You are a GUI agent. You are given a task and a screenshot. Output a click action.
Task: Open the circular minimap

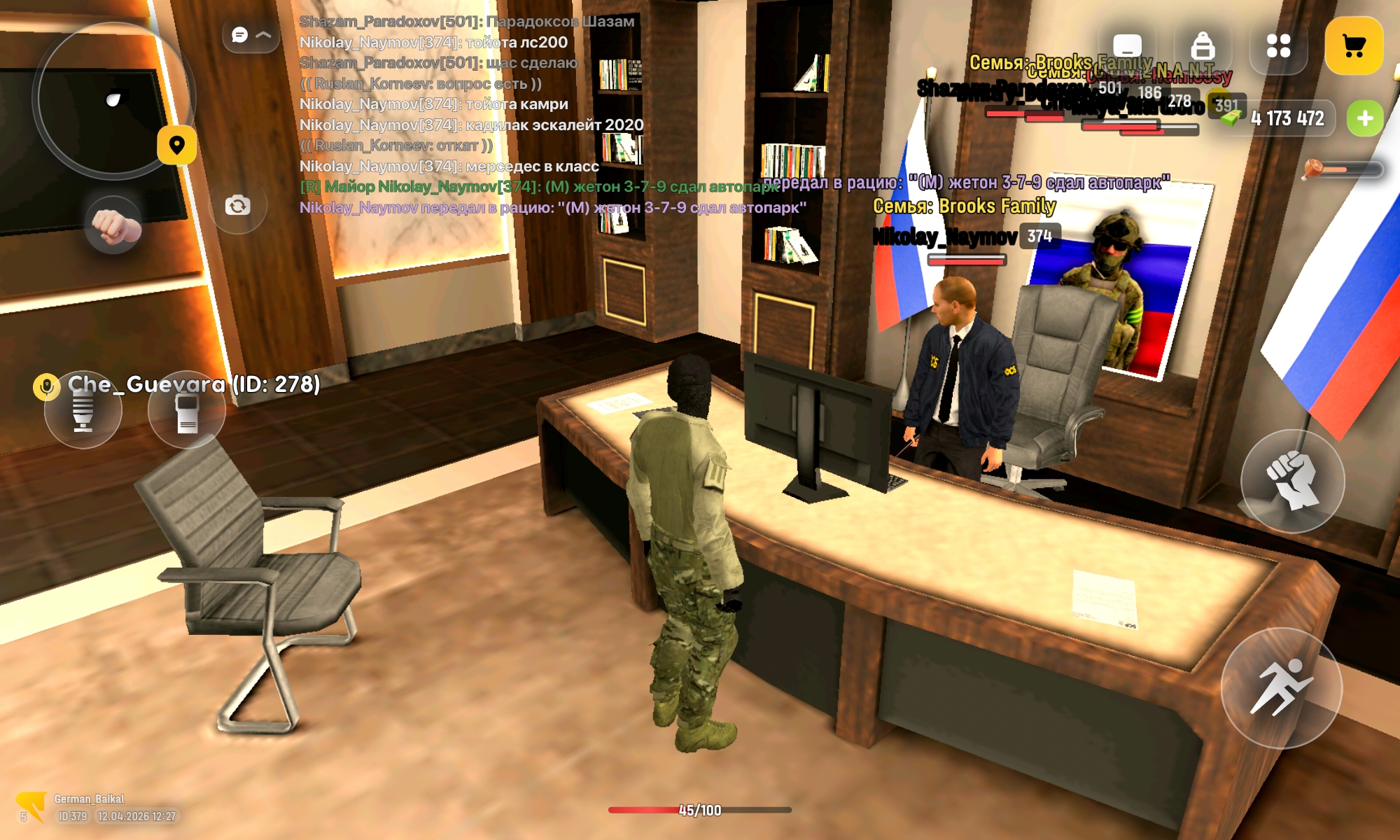point(112,99)
